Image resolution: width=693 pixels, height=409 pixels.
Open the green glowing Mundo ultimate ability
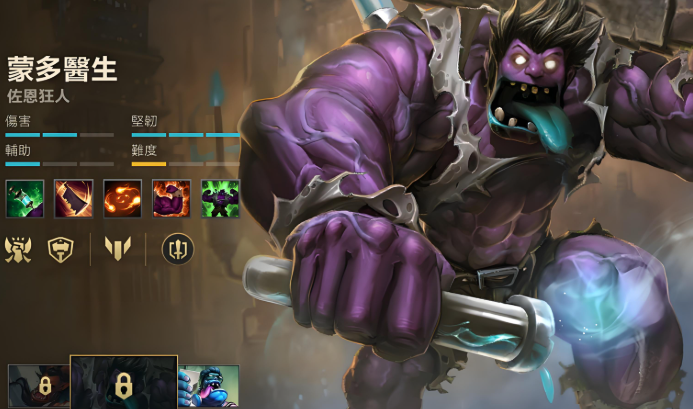220,199
